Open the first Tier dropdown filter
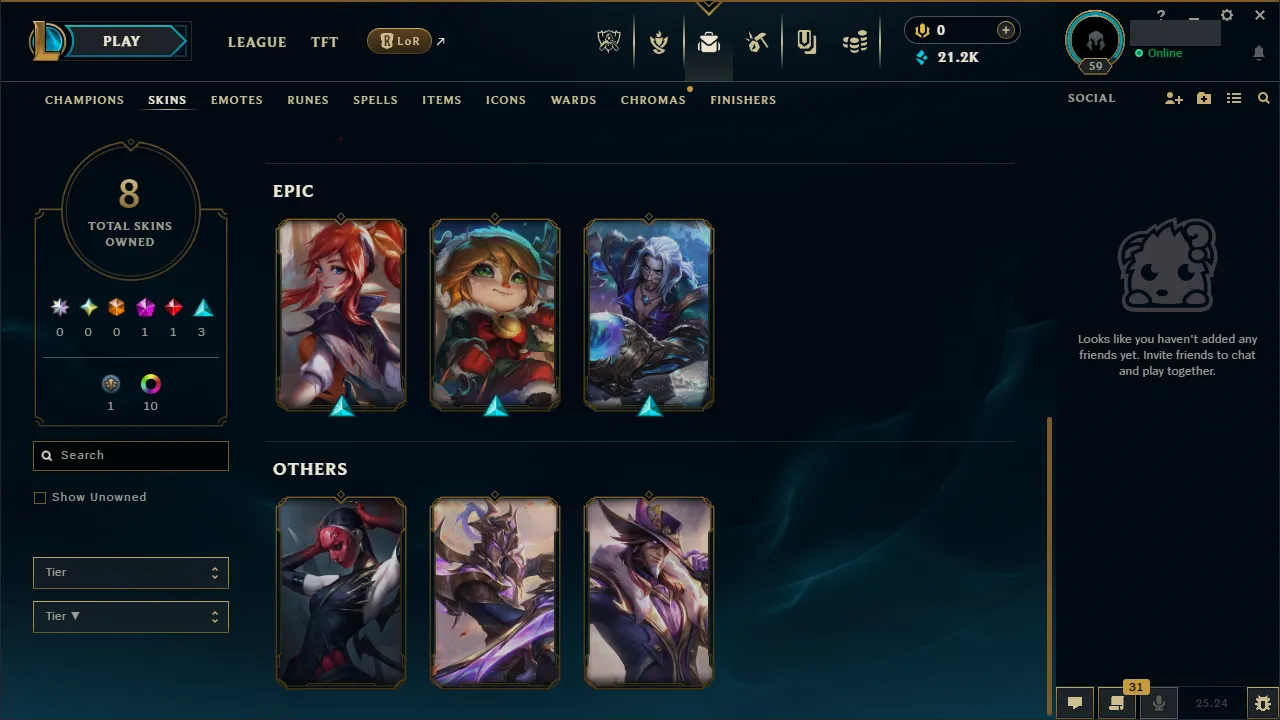 130,572
